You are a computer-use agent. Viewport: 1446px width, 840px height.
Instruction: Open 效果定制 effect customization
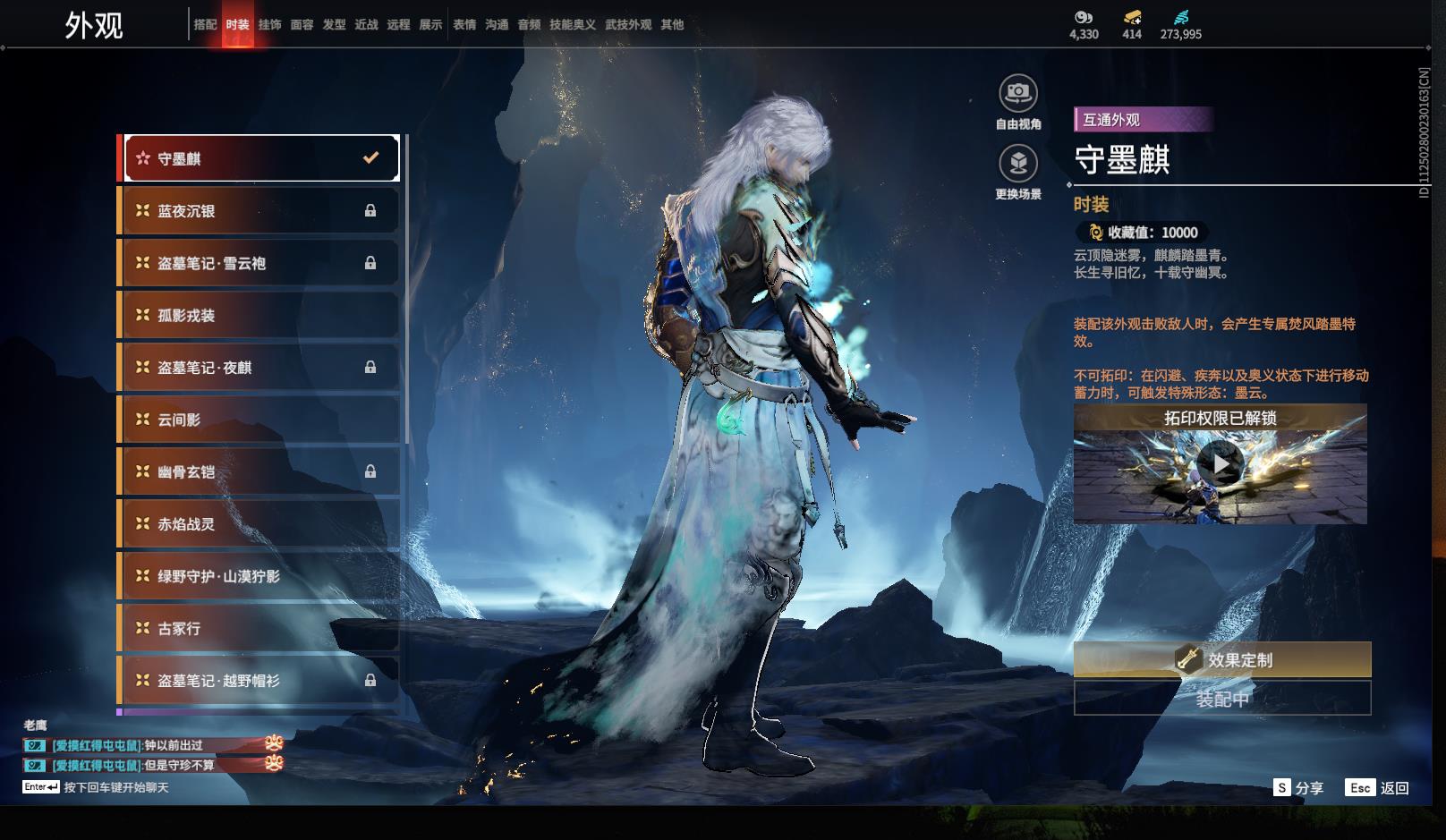click(1221, 660)
